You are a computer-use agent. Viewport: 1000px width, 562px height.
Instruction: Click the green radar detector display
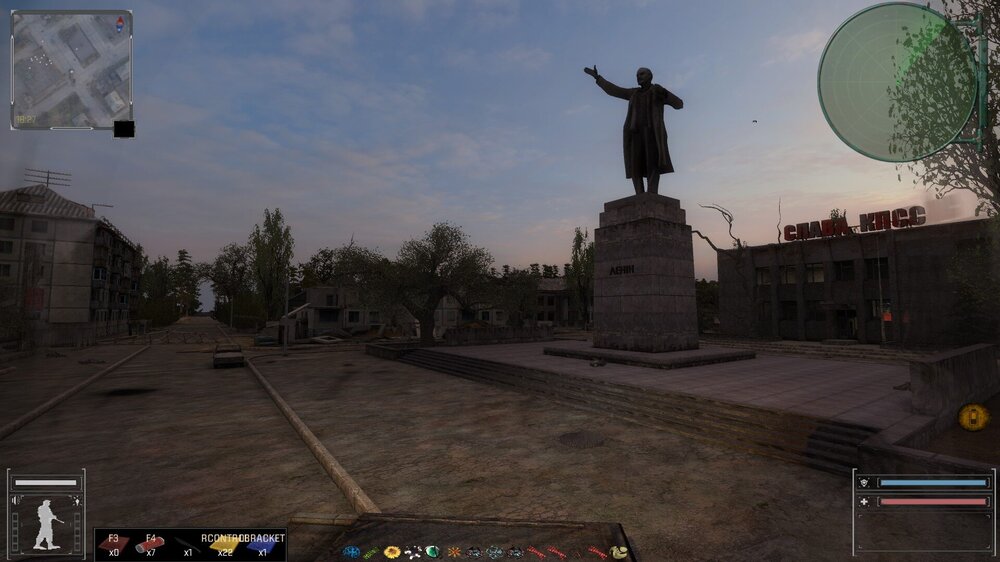[897, 82]
